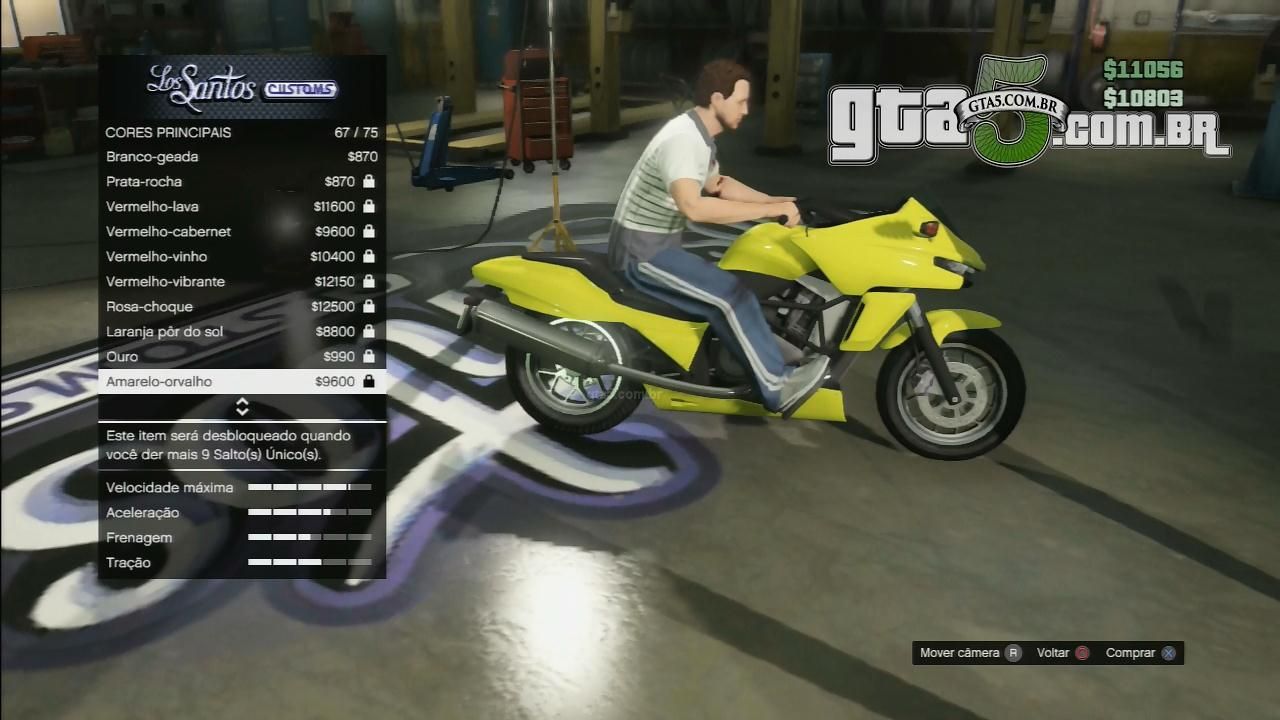This screenshot has width=1280, height=720.
Task: Choose the Prata-rocha color entry
Action: tap(242, 182)
